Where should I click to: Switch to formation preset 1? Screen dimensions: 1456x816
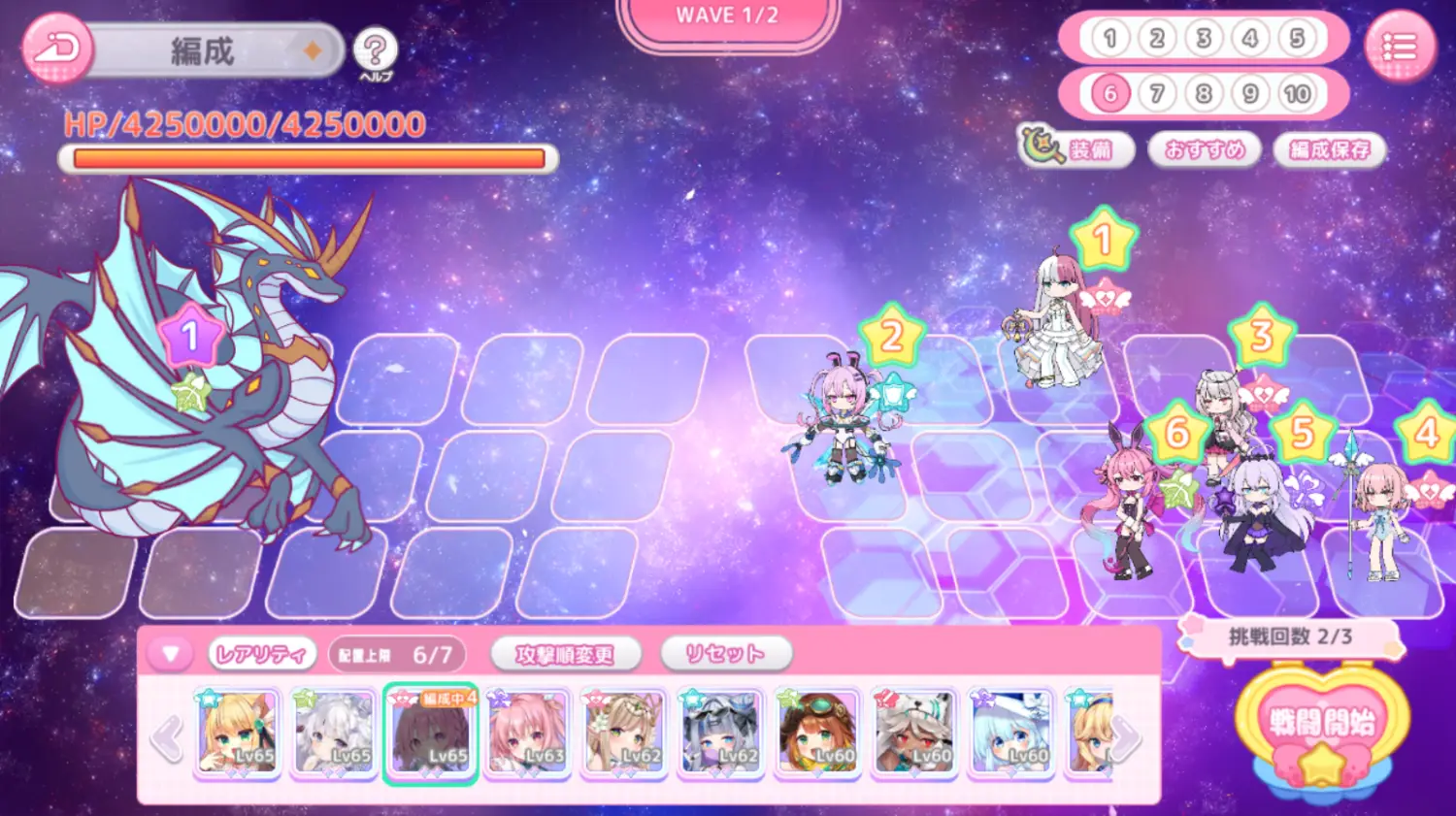click(1110, 39)
